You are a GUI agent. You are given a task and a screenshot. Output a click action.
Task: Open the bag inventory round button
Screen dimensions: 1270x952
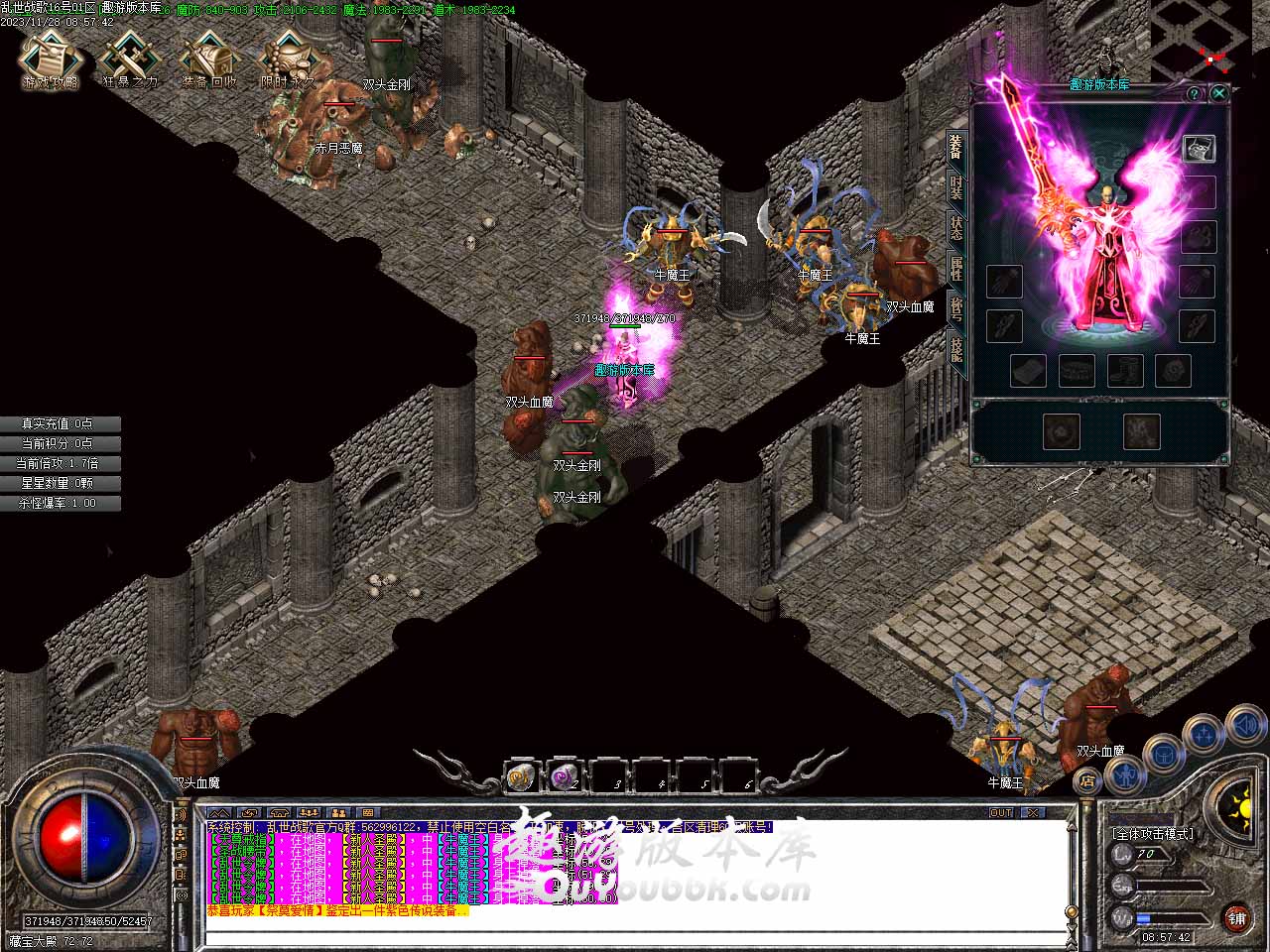[1163, 754]
